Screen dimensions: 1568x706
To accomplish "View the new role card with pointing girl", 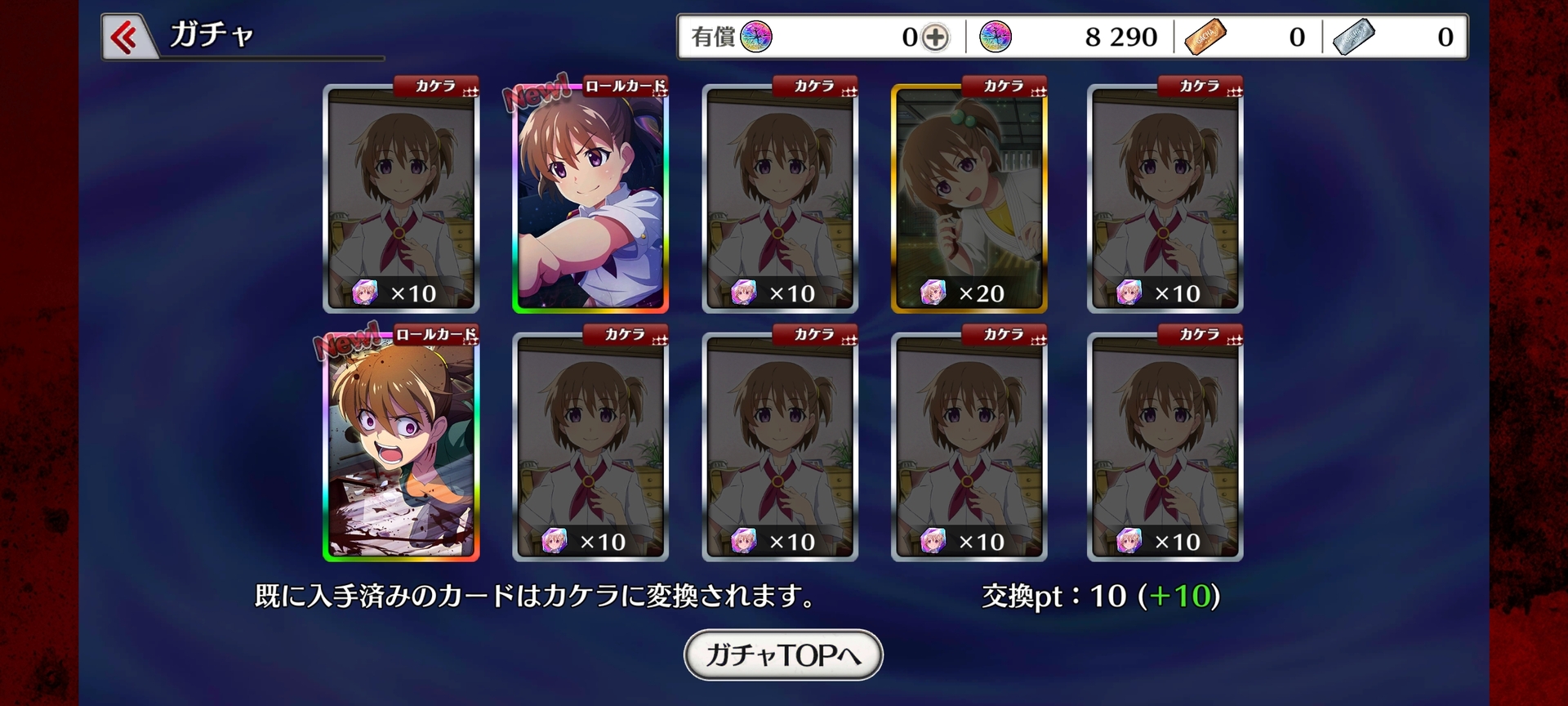I will [590, 199].
